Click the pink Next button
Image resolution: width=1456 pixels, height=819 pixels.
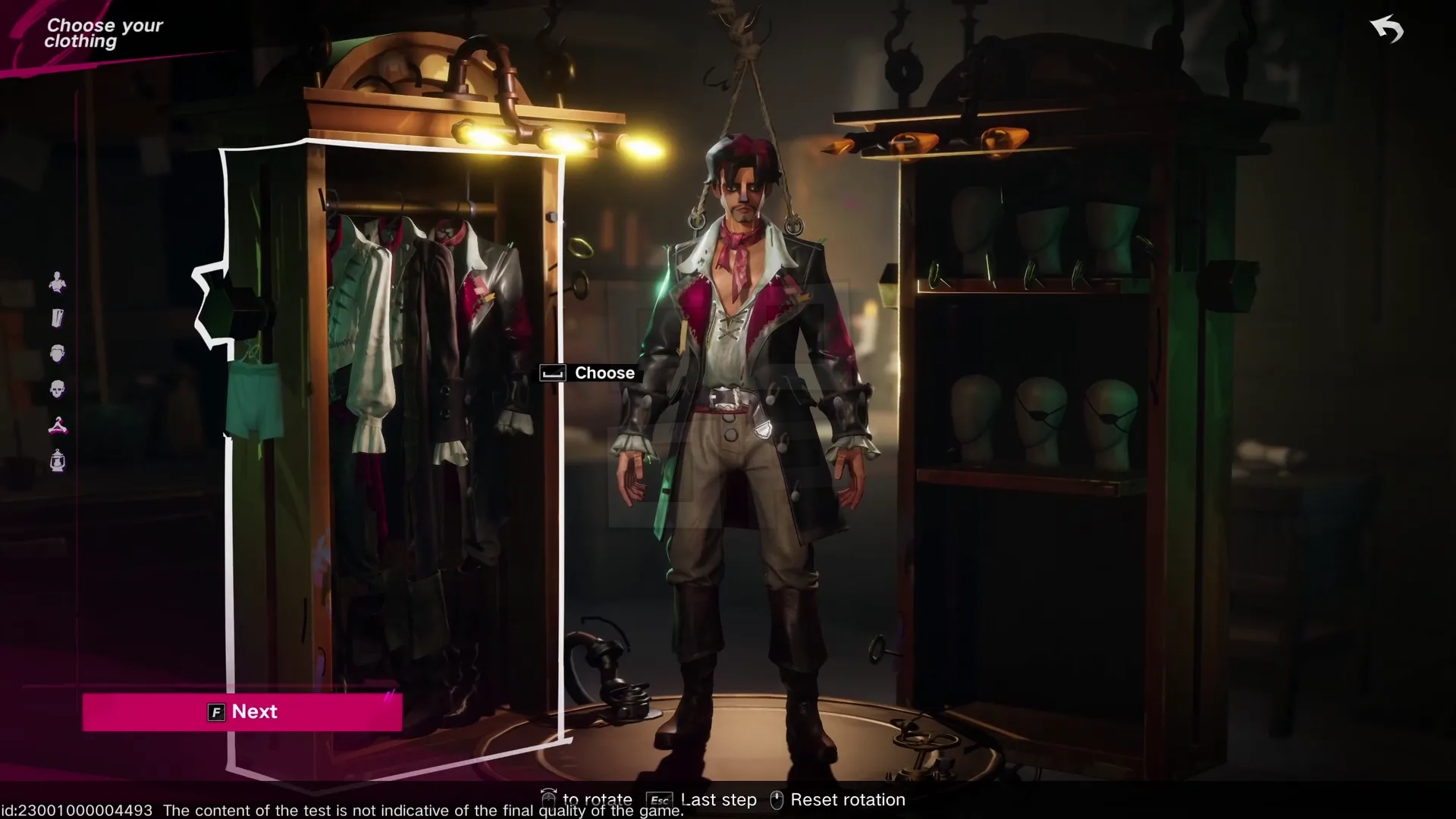[242, 712]
